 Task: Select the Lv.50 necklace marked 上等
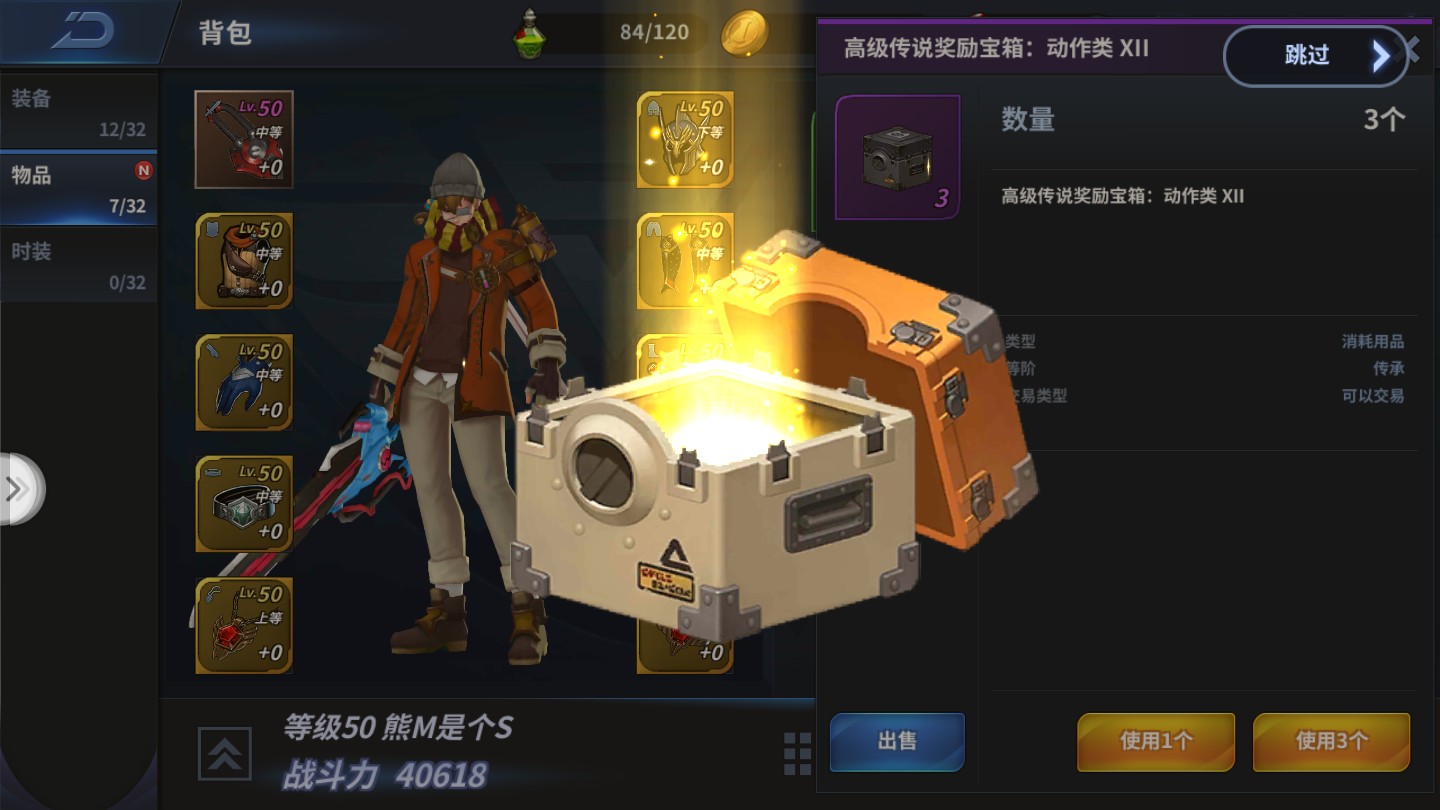(x=243, y=626)
